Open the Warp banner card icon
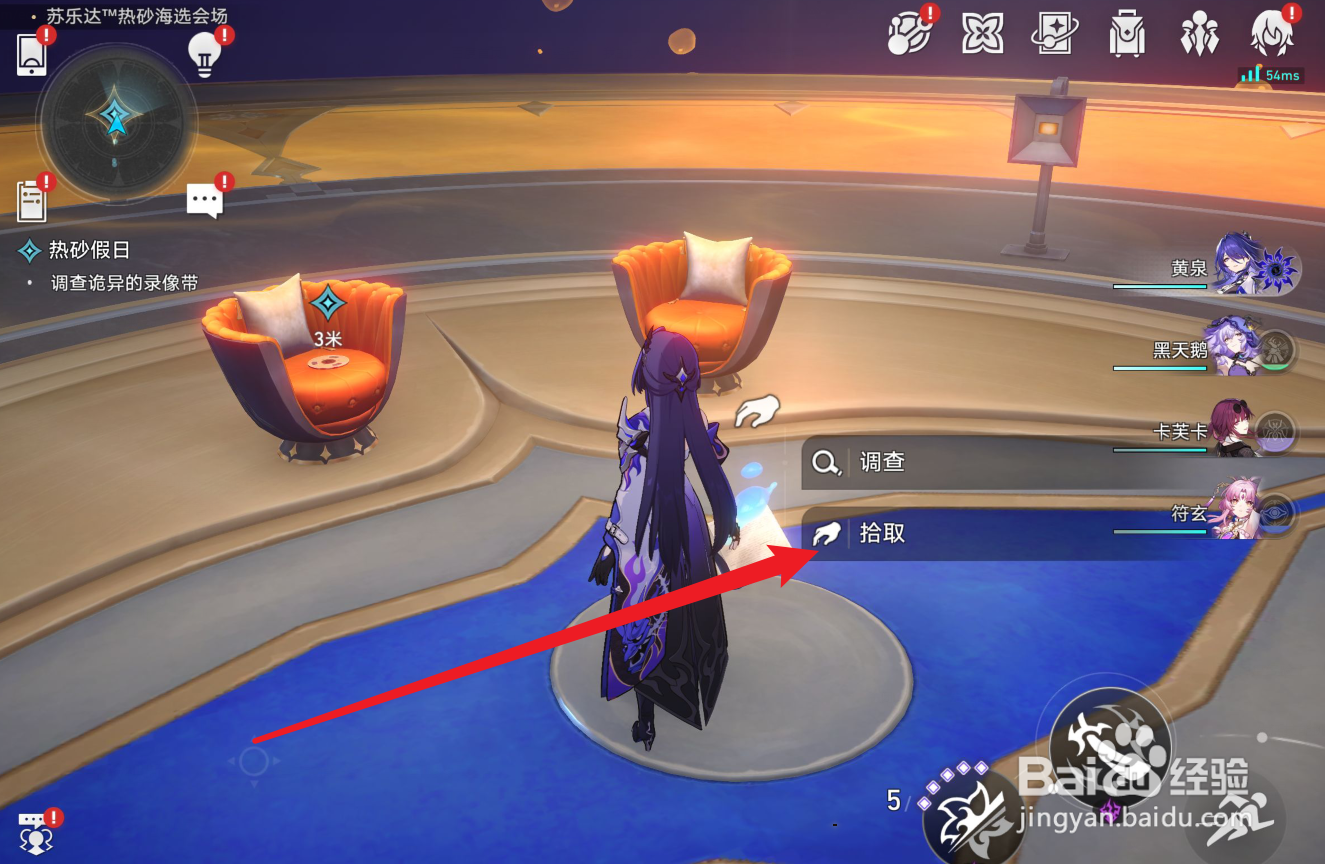This screenshot has width=1325, height=864. [1056, 35]
